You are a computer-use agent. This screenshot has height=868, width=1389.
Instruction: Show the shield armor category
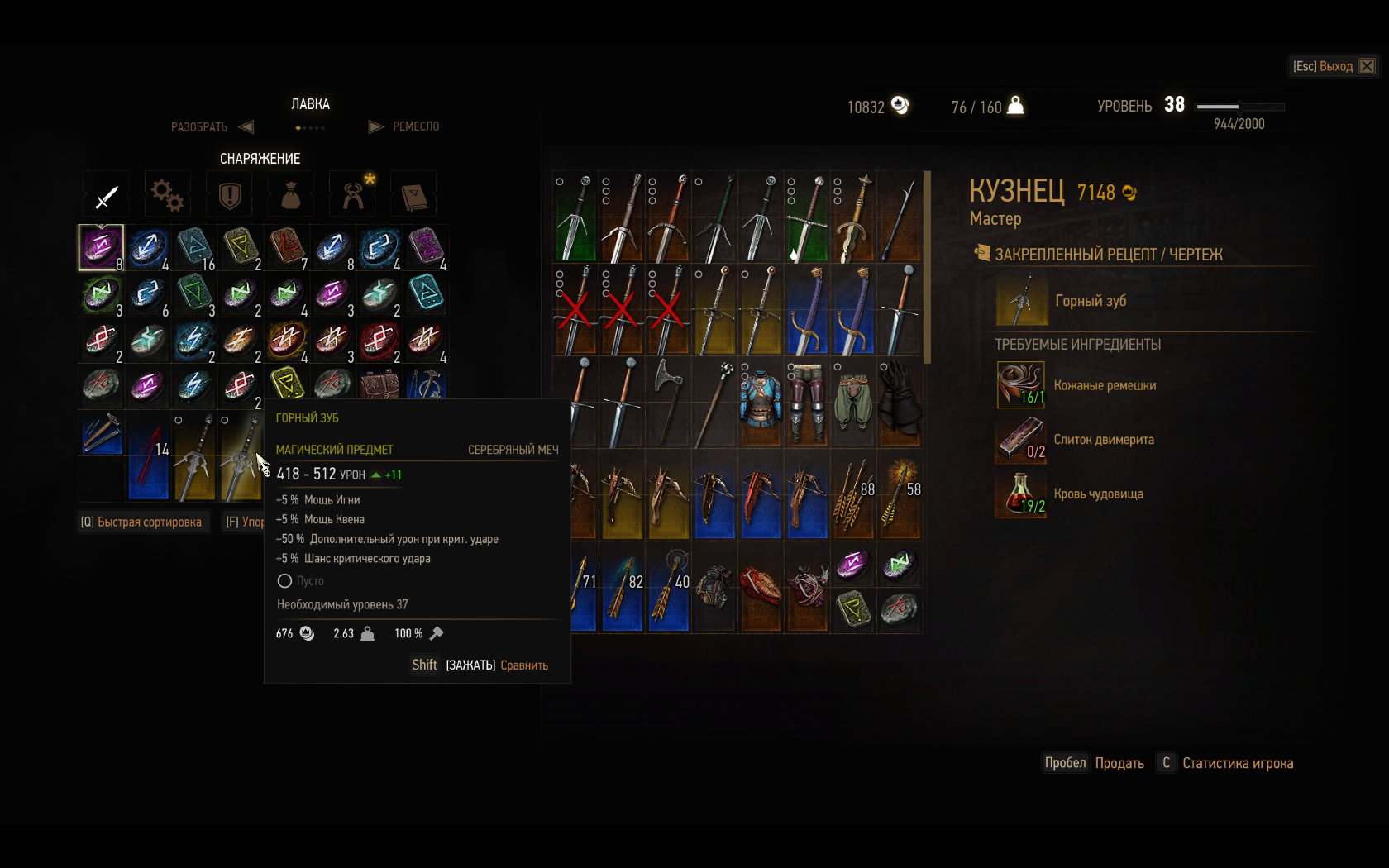(229, 196)
